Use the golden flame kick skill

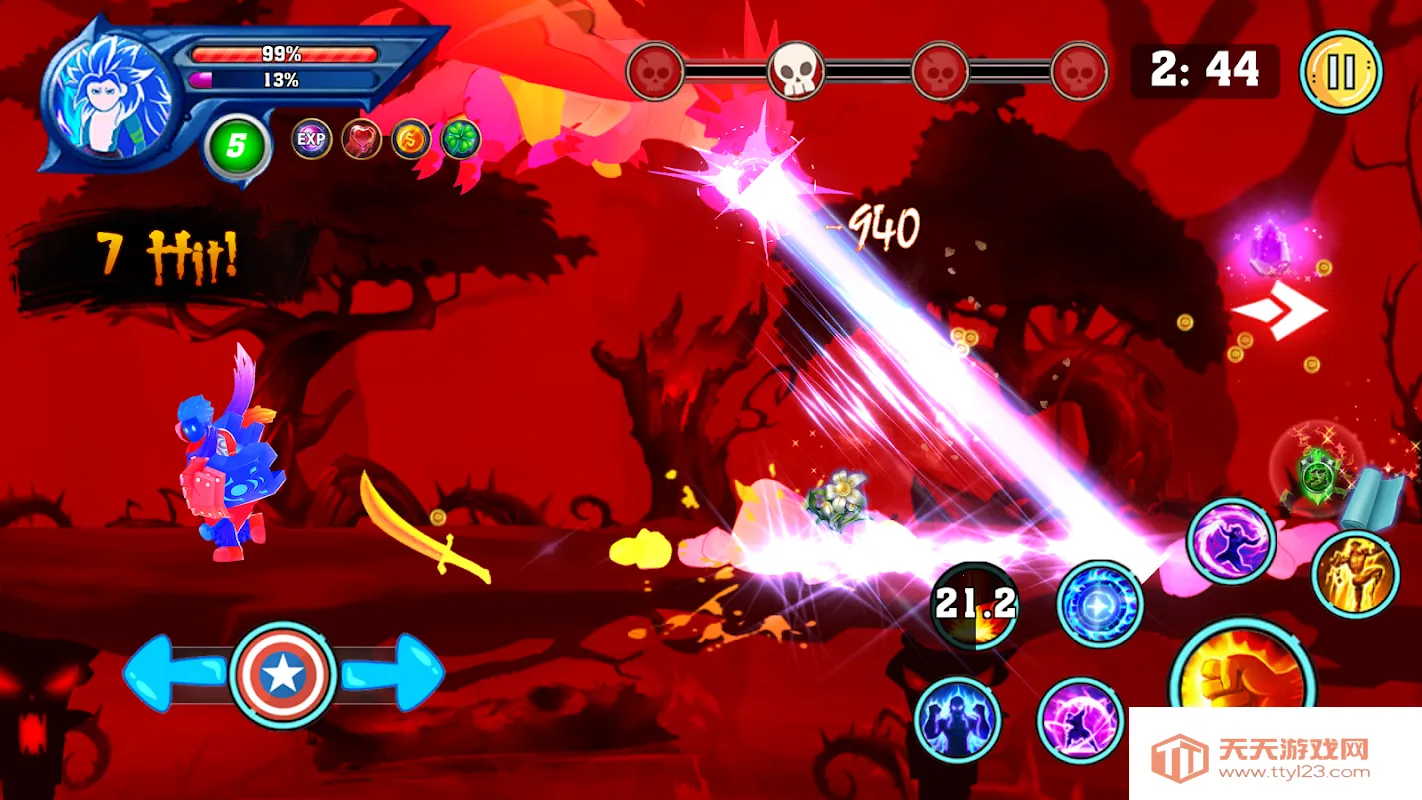coord(1355,574)
